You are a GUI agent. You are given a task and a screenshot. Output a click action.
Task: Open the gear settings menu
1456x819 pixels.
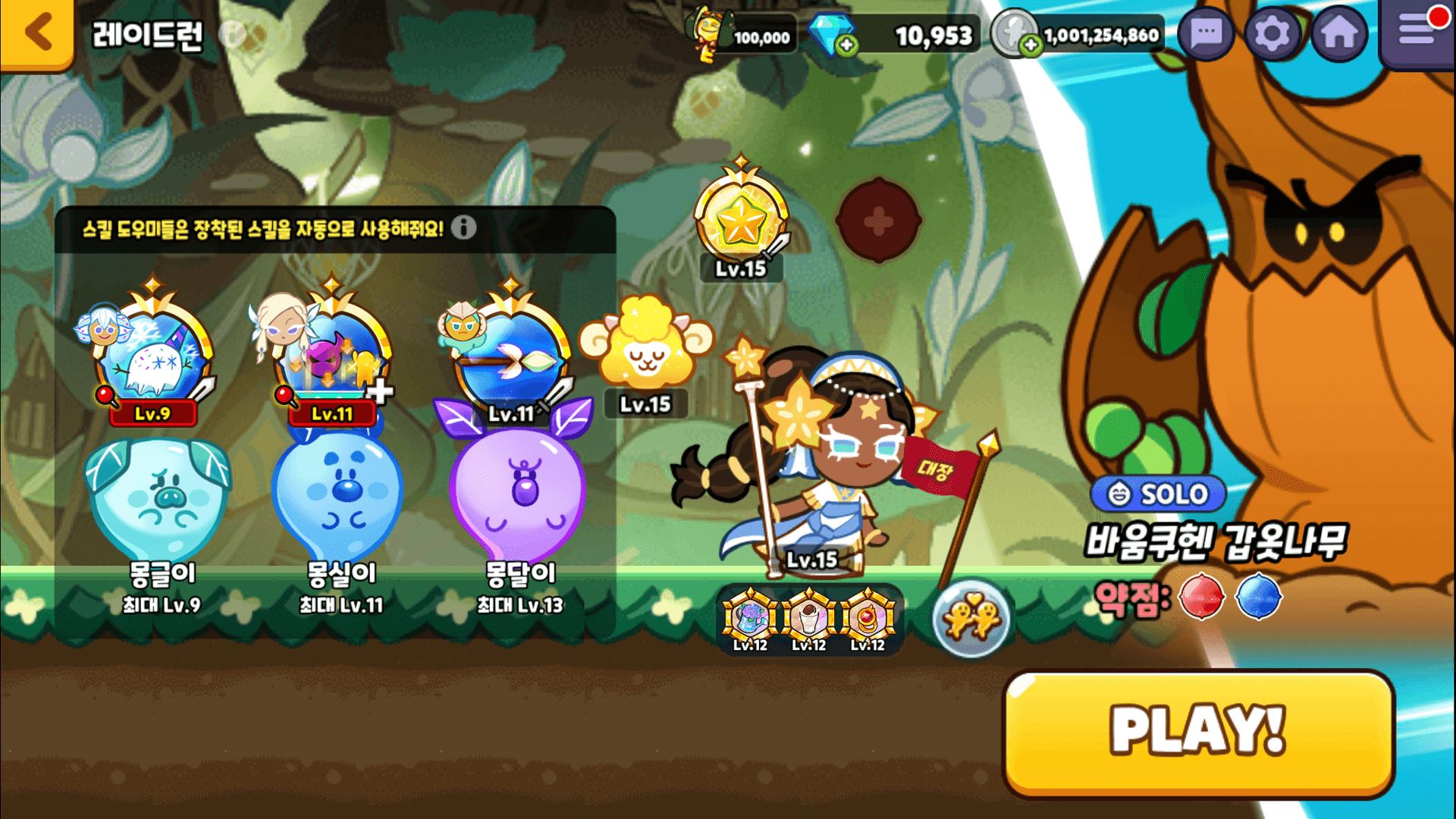point(1272,34)
